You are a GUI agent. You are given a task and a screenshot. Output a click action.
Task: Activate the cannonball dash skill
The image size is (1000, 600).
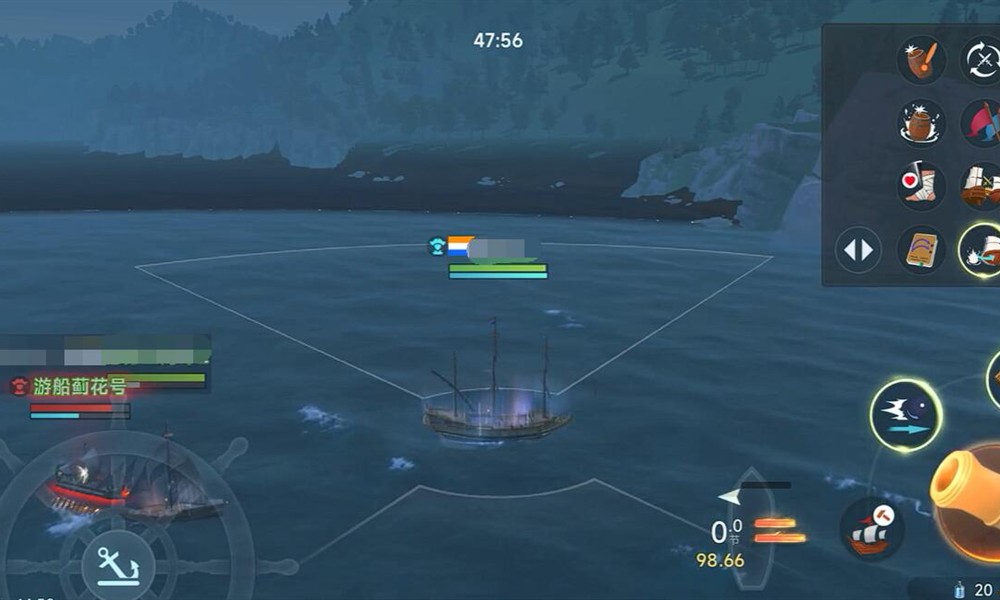(x=905, y=414)
